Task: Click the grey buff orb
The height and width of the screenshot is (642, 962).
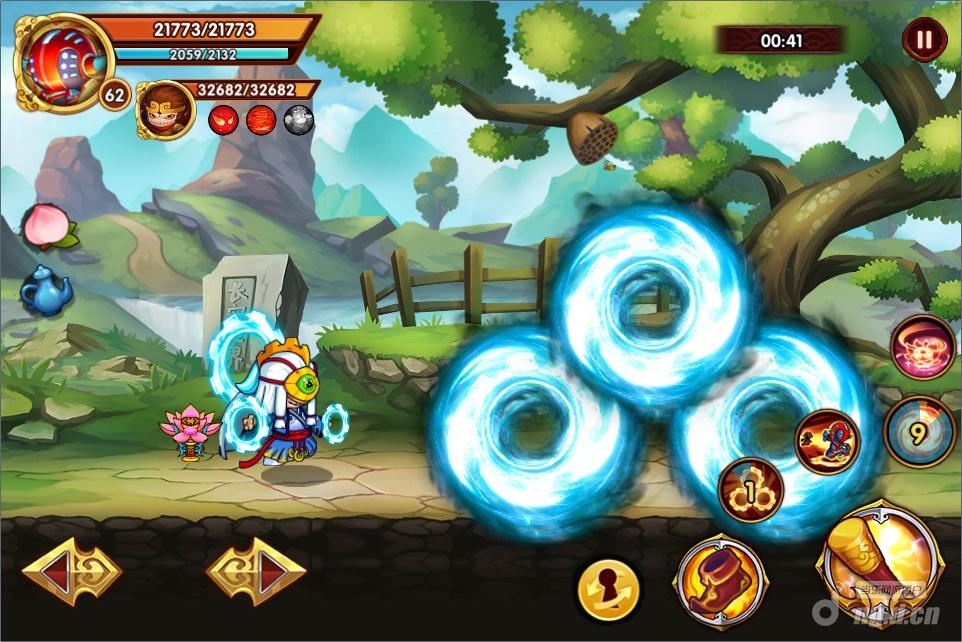Action: coord(299,121)
